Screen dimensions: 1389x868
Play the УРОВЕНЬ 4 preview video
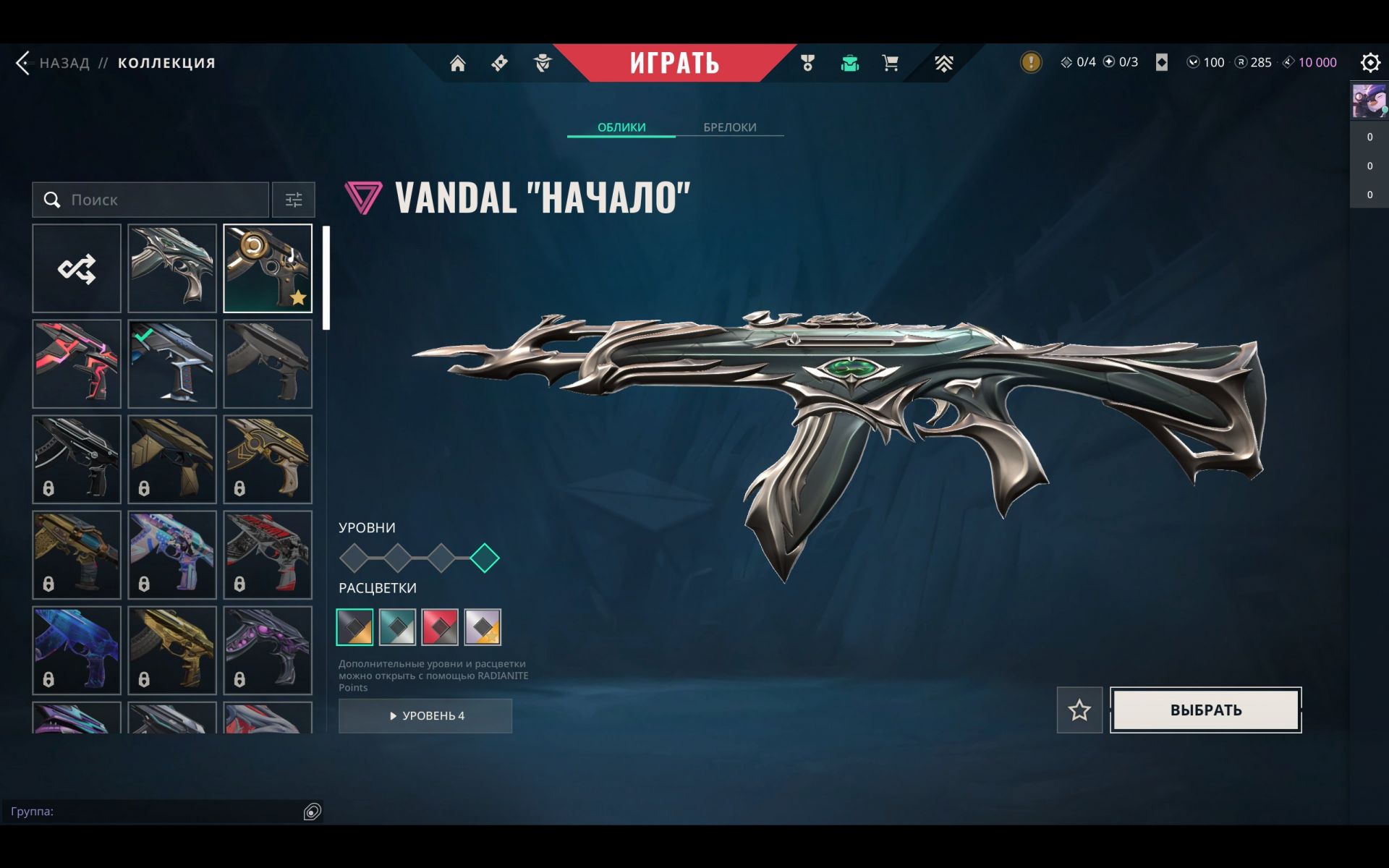(425, 715)
